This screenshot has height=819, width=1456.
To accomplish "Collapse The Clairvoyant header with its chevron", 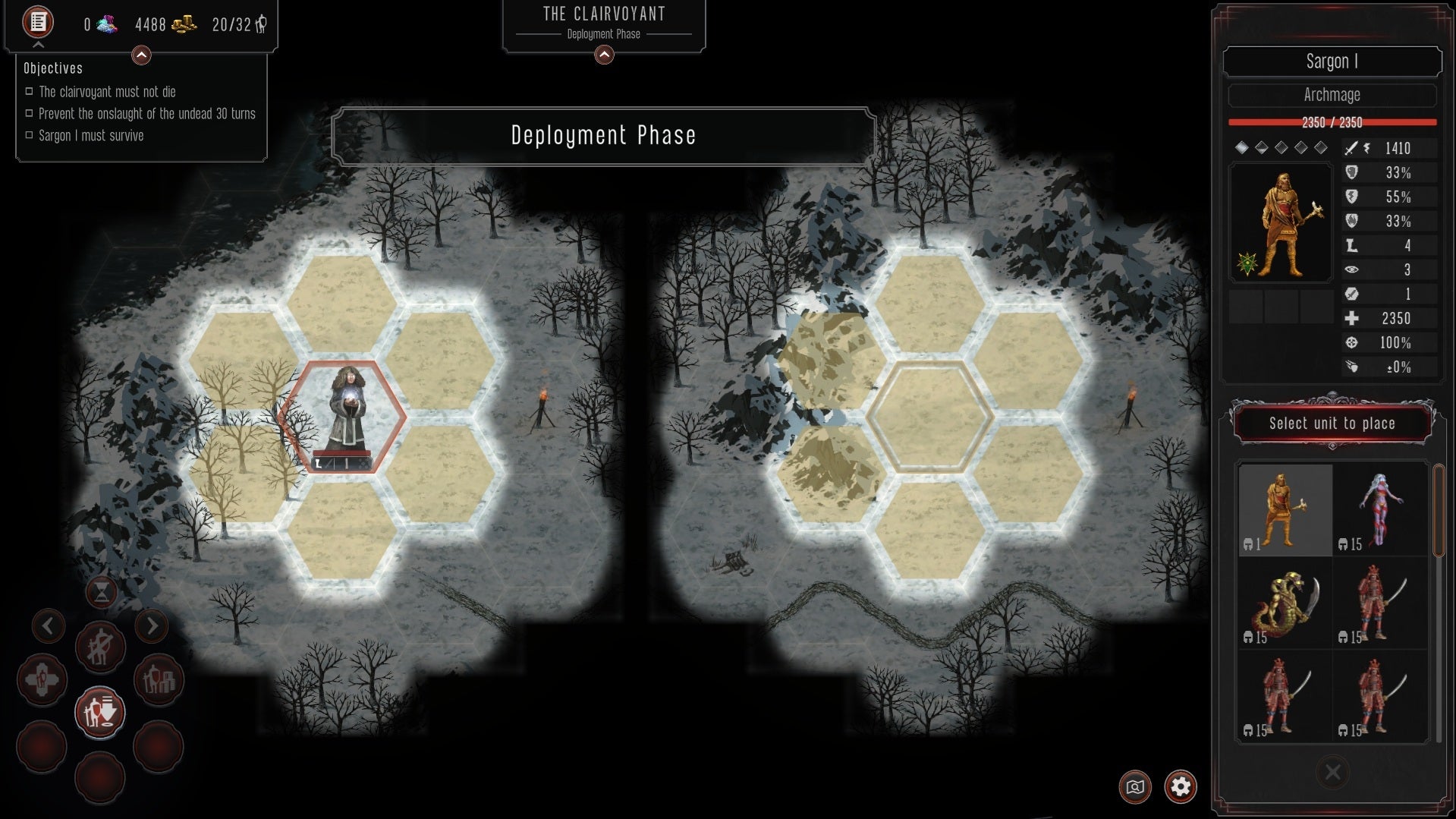I will (x=603, y=54).
